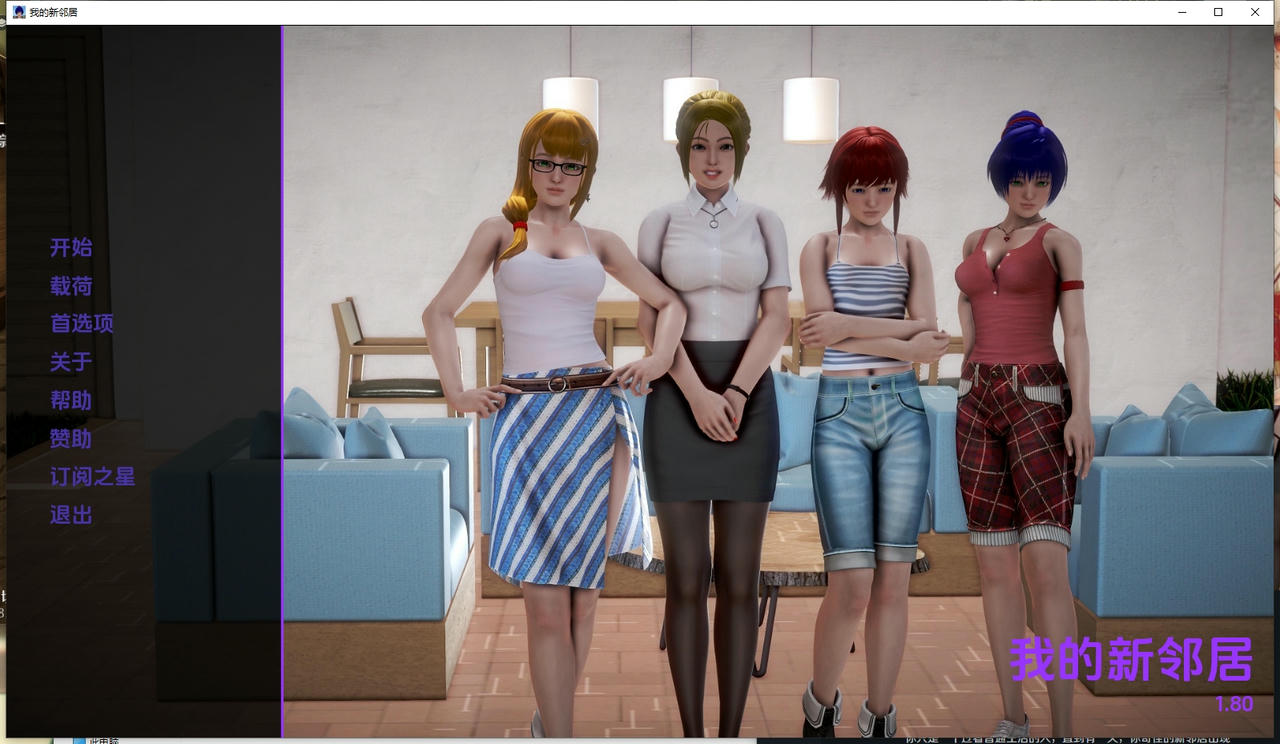Click the 赞助 sponsor link
The width and height of the screenshot is (1280, 744).
pos(68,439)
